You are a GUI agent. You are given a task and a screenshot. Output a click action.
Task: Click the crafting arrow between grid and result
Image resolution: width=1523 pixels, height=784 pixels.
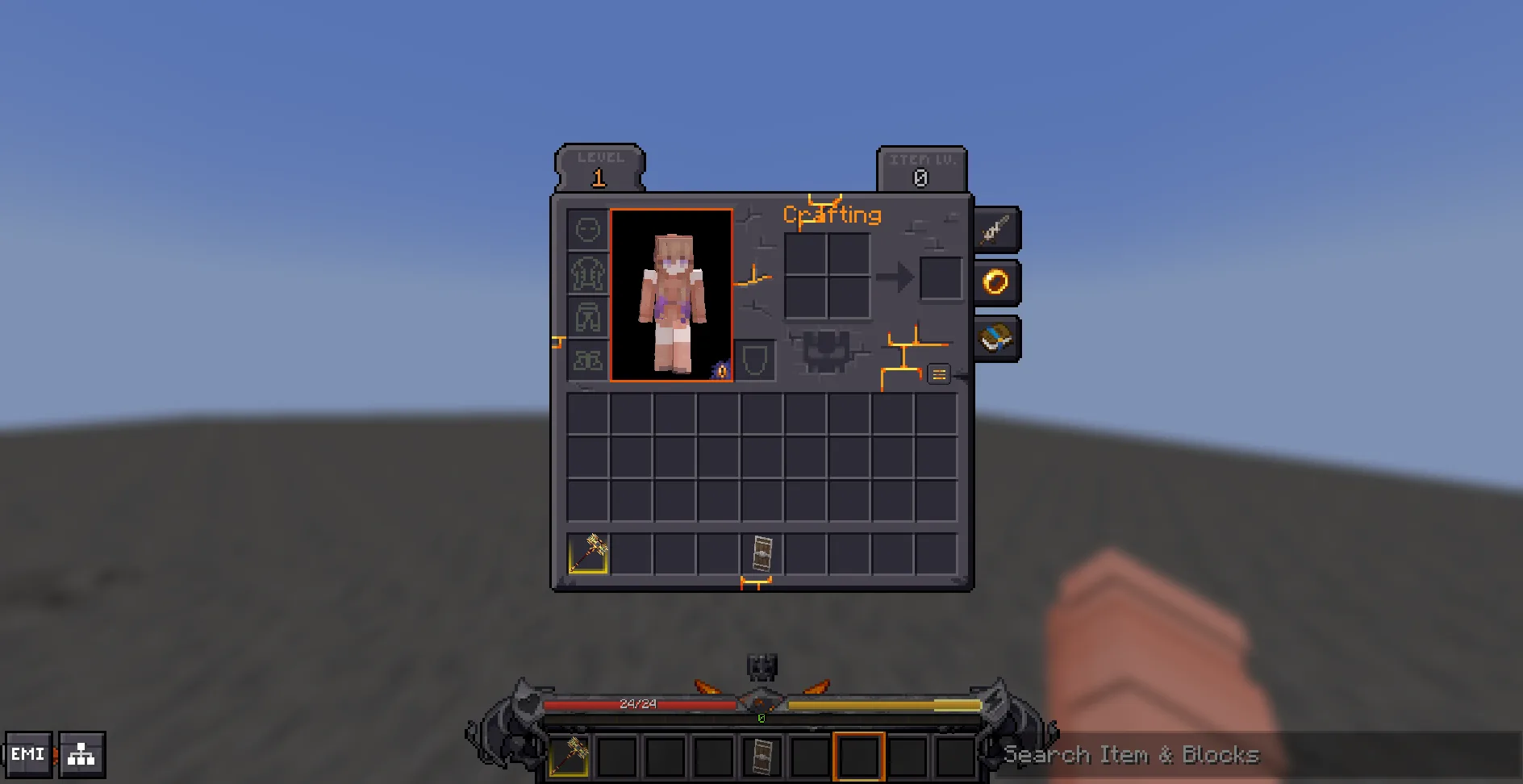pyautogui.click(x=897, y=277)
